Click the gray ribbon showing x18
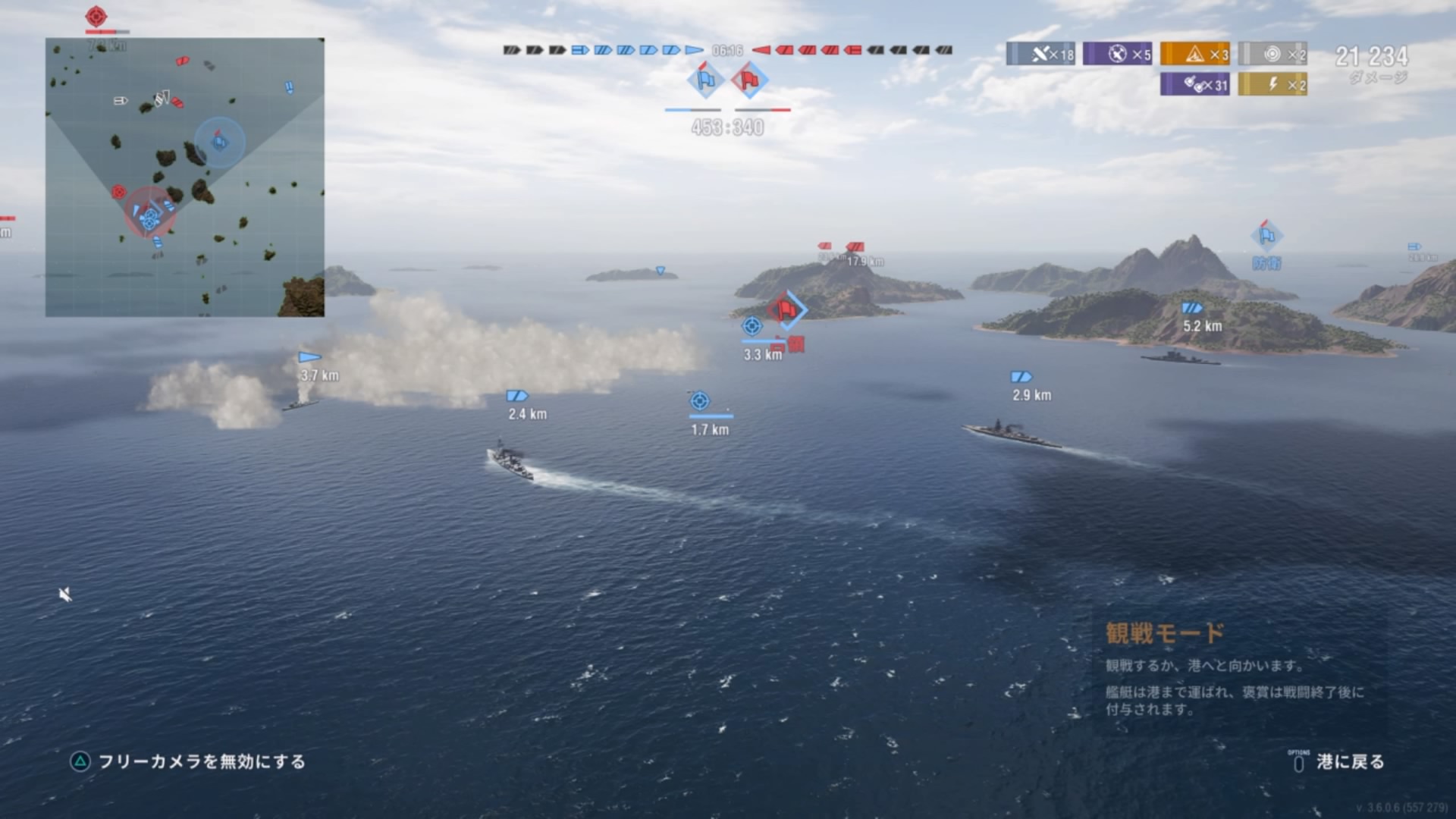Image resolution: width=1456 pixels, height=819 pixels. [x=1040, y=54]
